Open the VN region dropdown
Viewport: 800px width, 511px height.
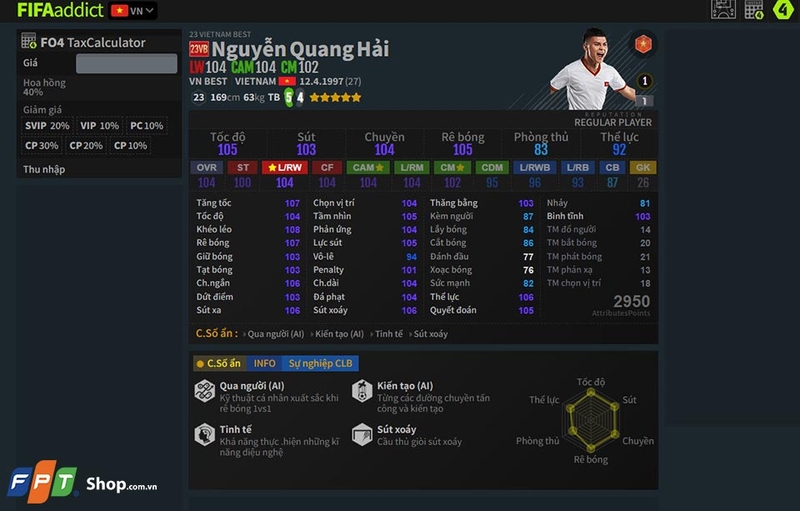pyautogui.click(x=133, y=11)
